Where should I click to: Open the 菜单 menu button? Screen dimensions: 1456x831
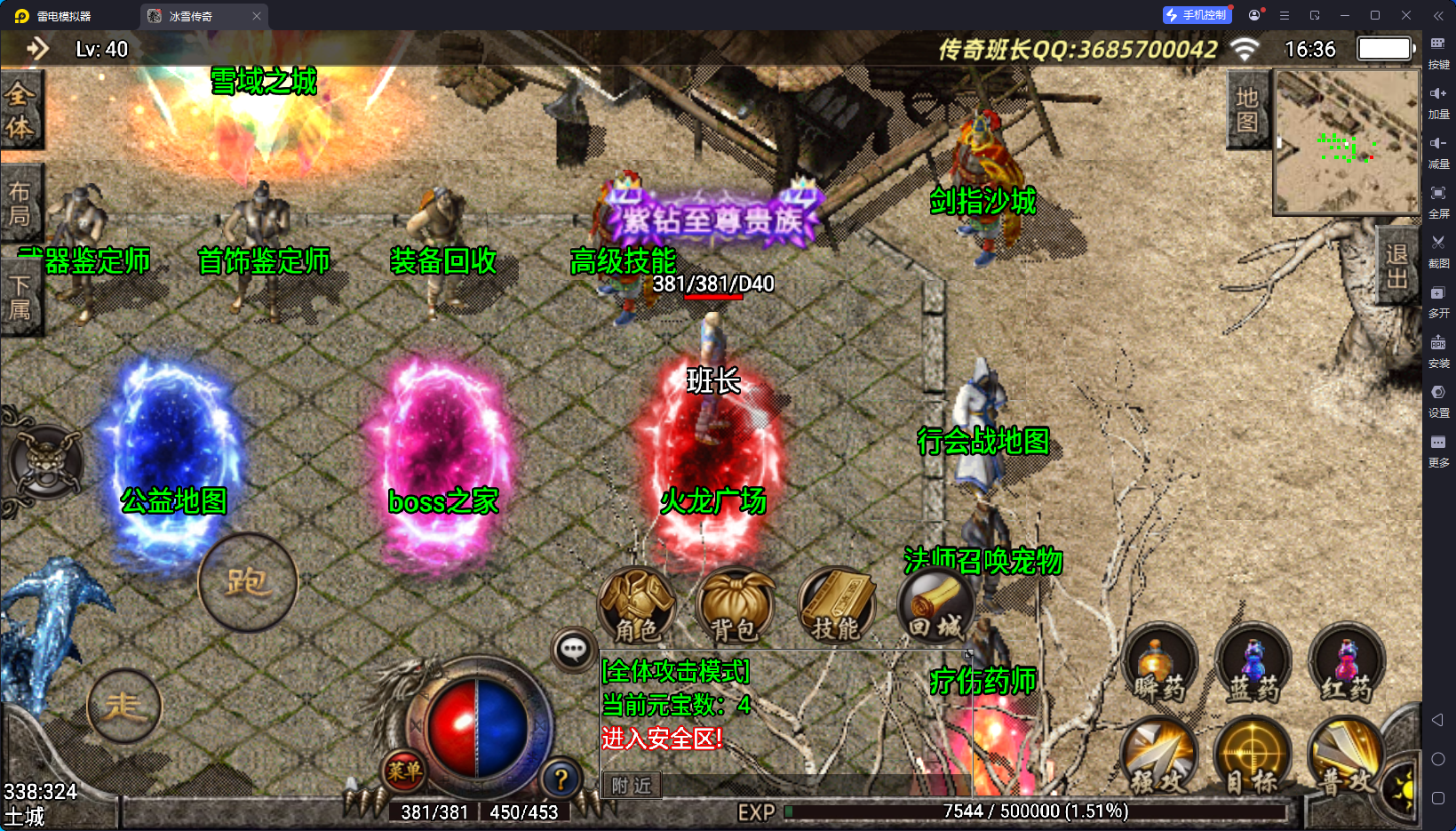pyautogui.click(x=404, y=771)
